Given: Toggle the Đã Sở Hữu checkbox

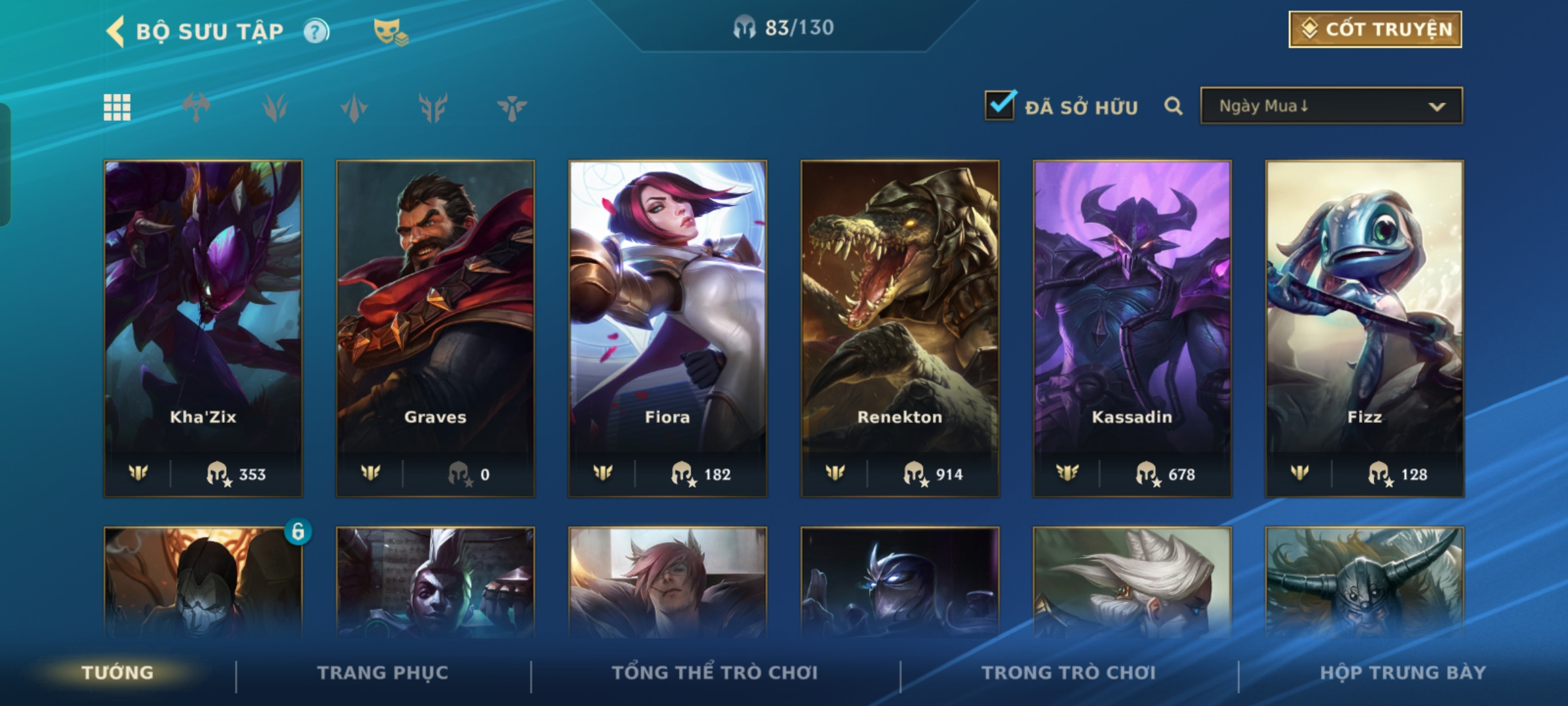Looking at the screenshot, I should (x=1000, y=106).
